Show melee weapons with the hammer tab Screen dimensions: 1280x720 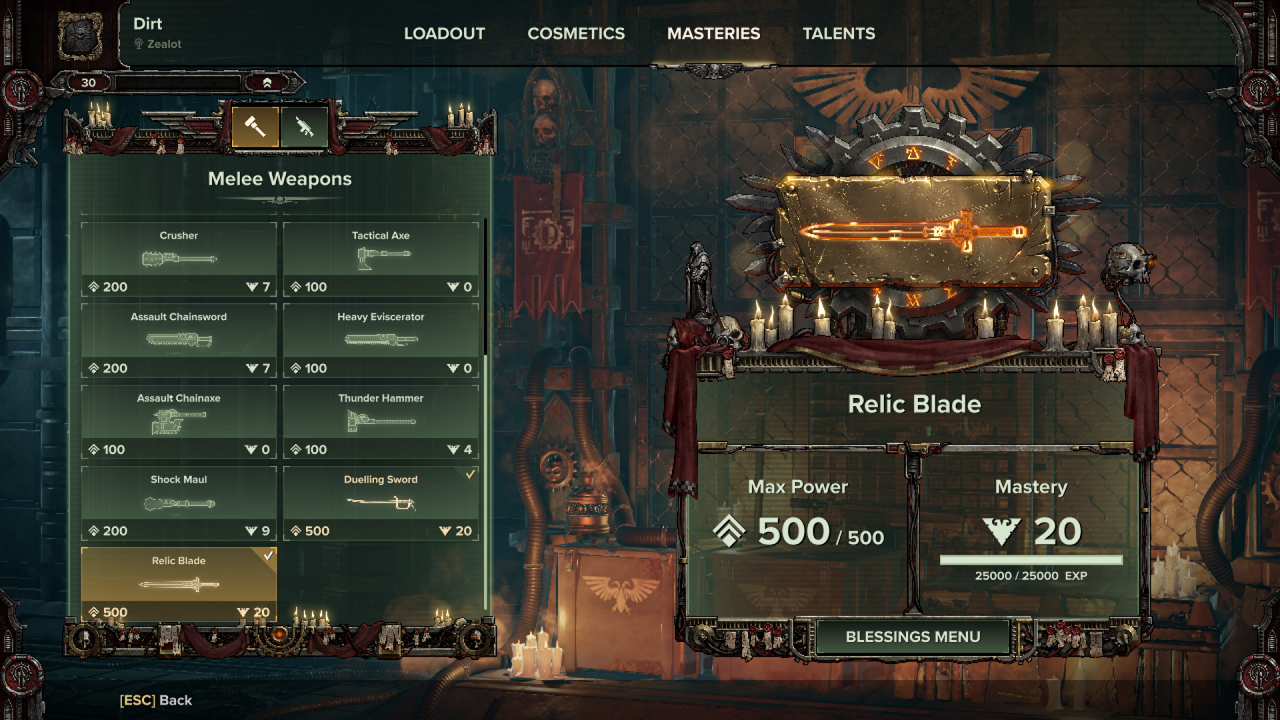[x=255, y=127]
